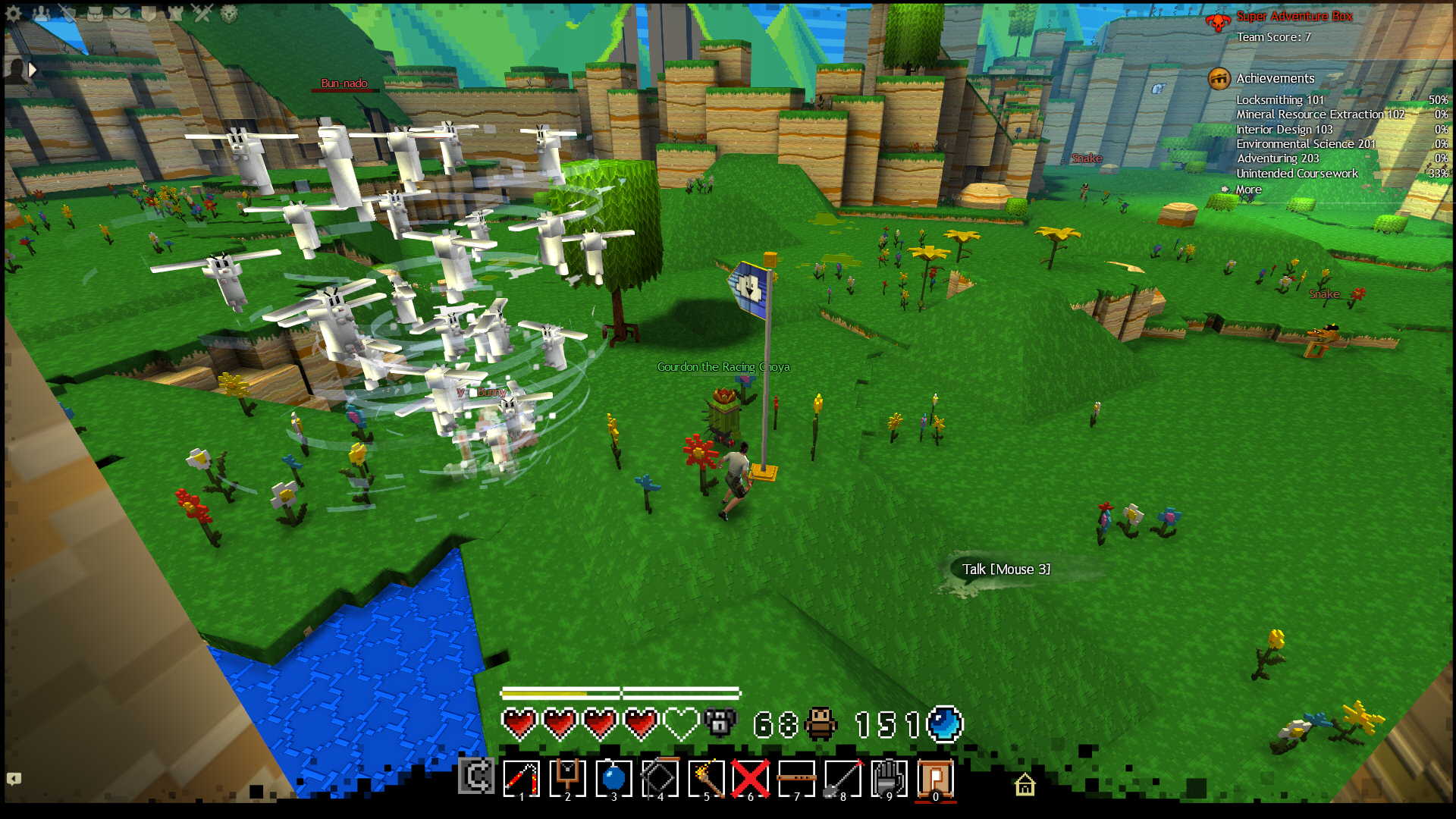Open the mail envelope icon
The height and width of the screenshot is (819, 1456).
(121, 13)
